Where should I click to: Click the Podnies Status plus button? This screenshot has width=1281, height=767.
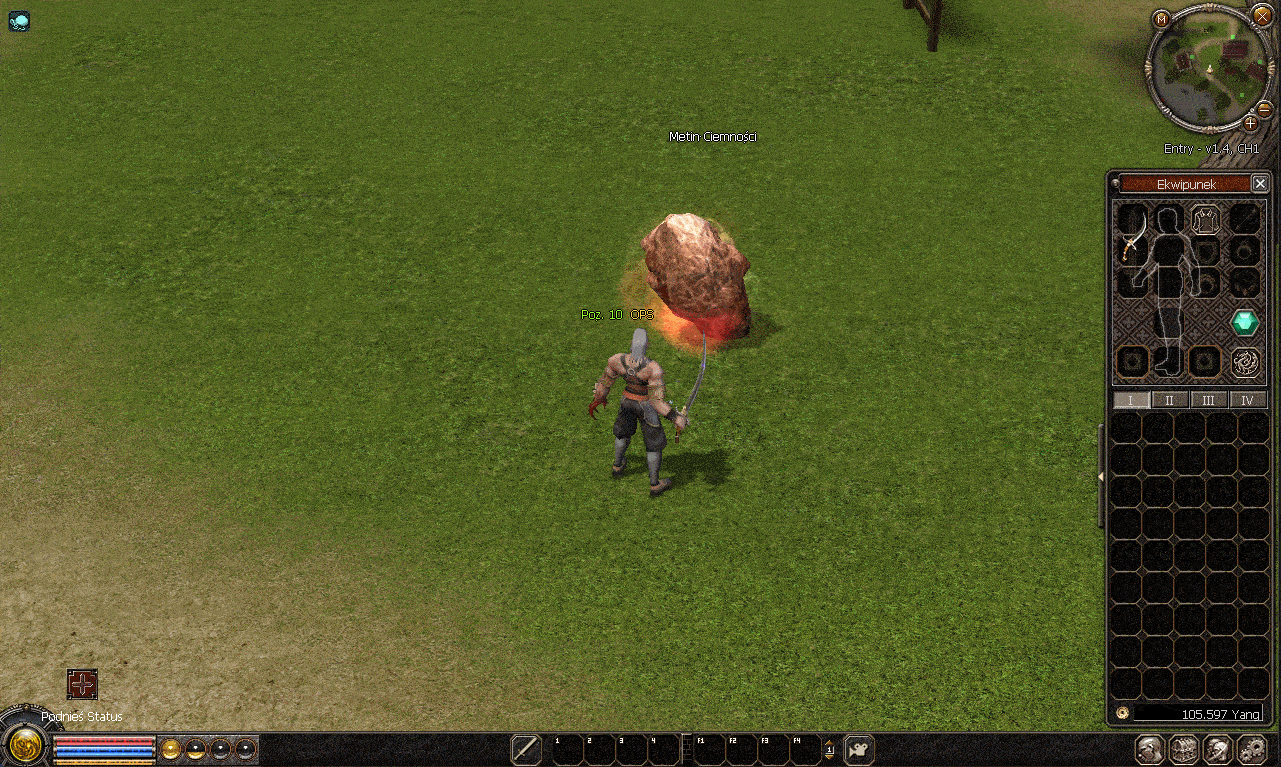point(83,686)
